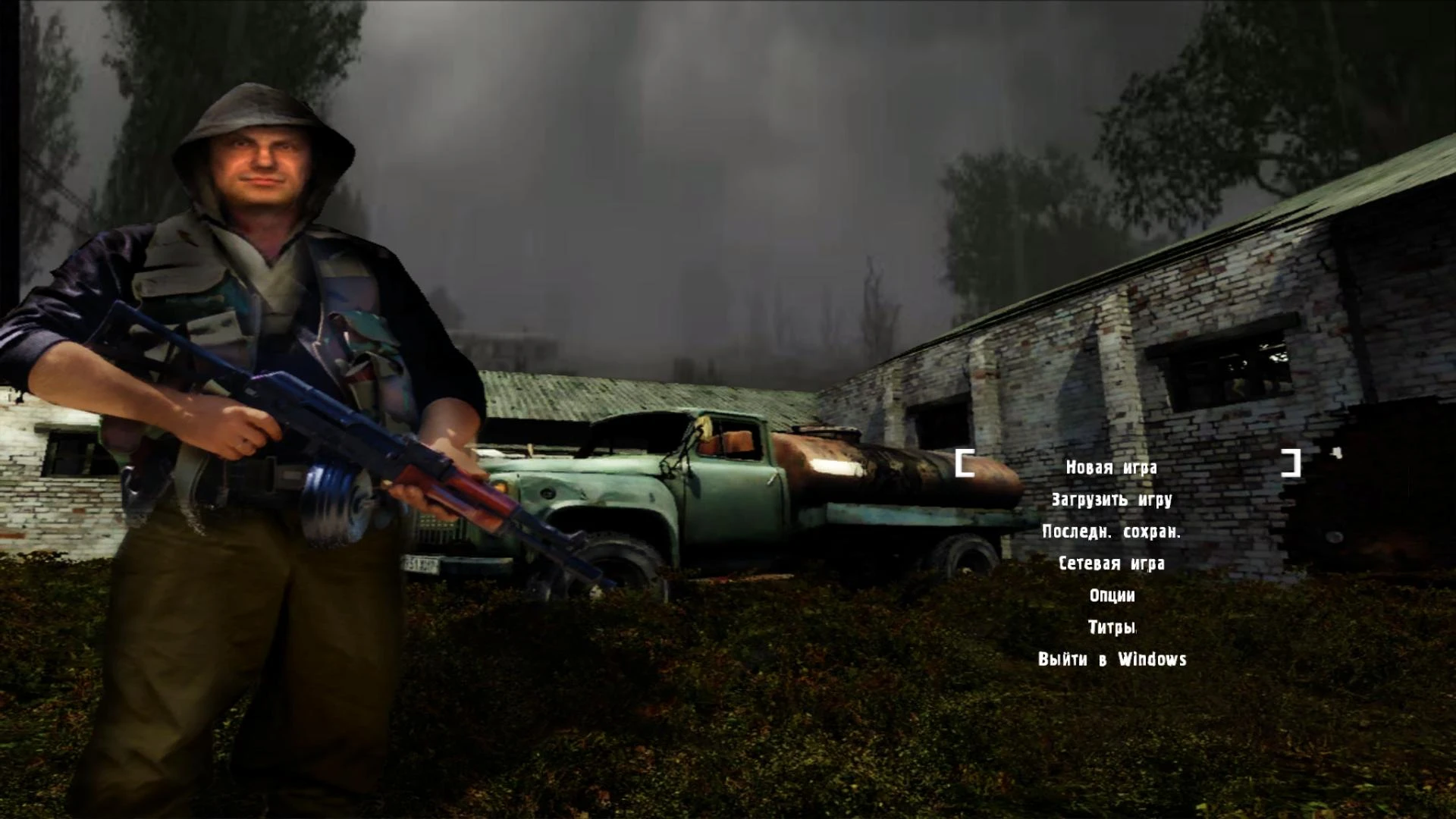Click Выйти в Windows quit option
Viewport: 1456px width, 819px height.
point(1110,660)
